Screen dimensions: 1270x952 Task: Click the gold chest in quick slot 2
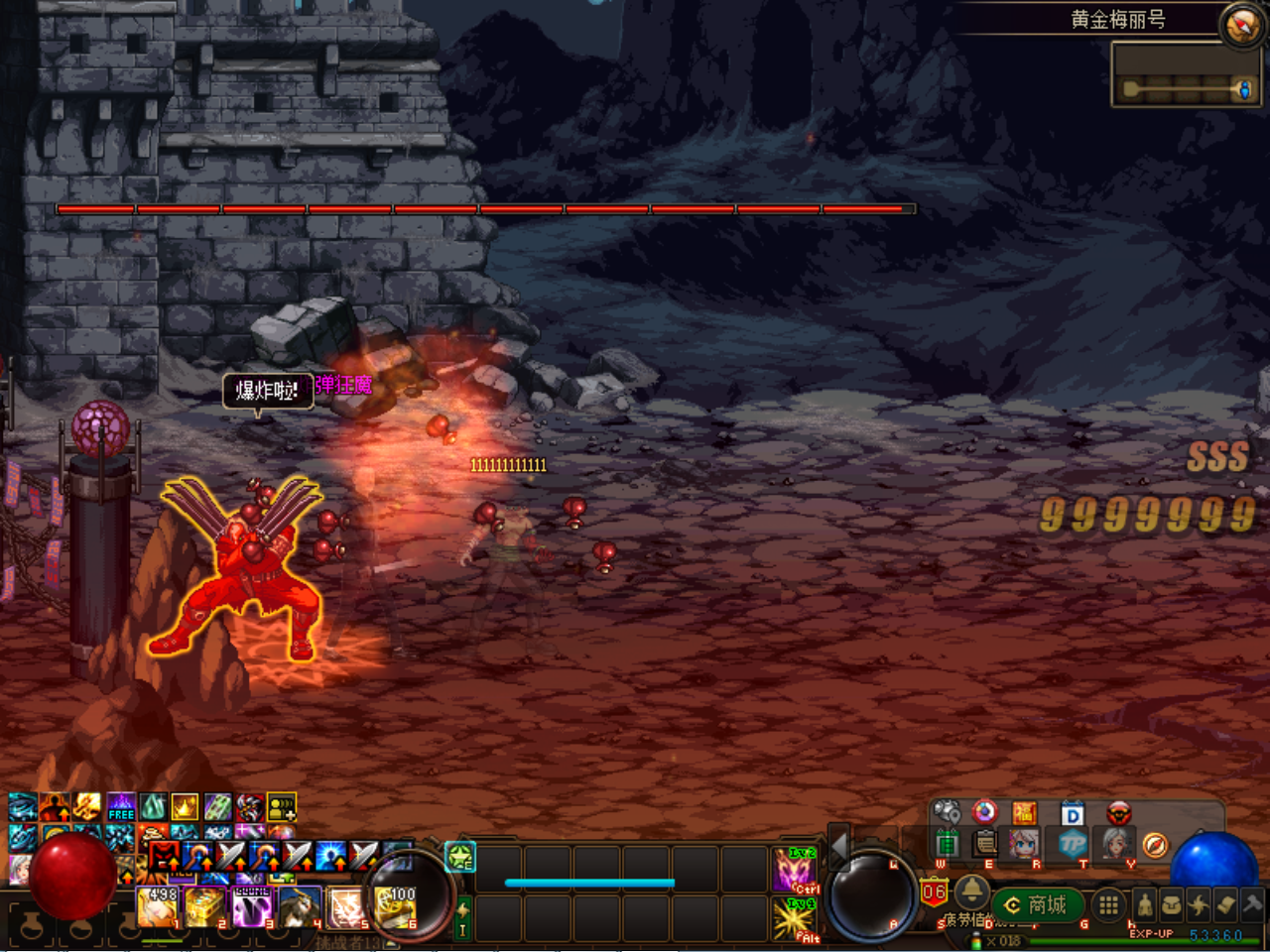click(x=203, y=905)
